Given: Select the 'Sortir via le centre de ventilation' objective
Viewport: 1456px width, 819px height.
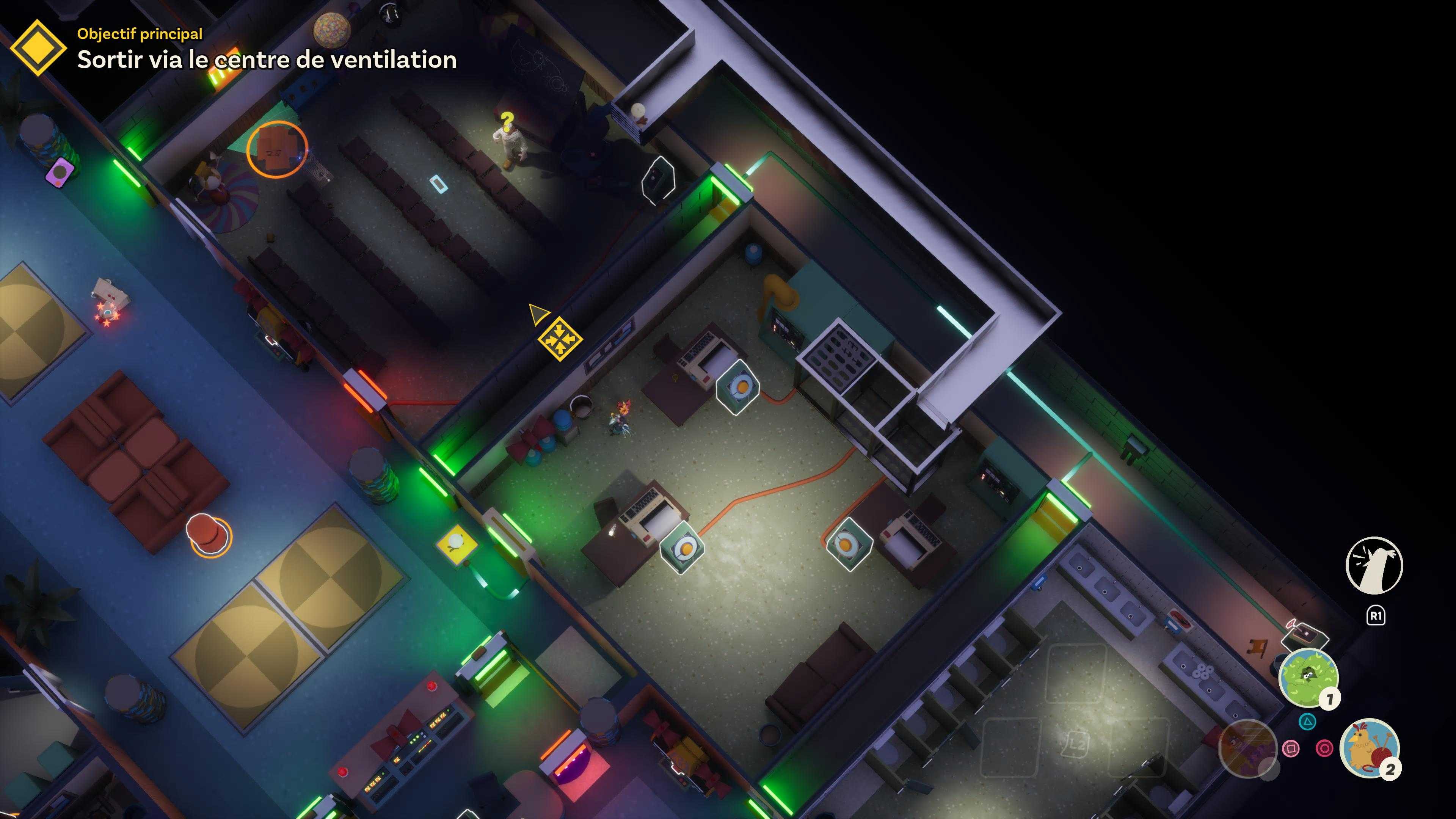Looking at the screenshot, I should (x=267, y=60).
